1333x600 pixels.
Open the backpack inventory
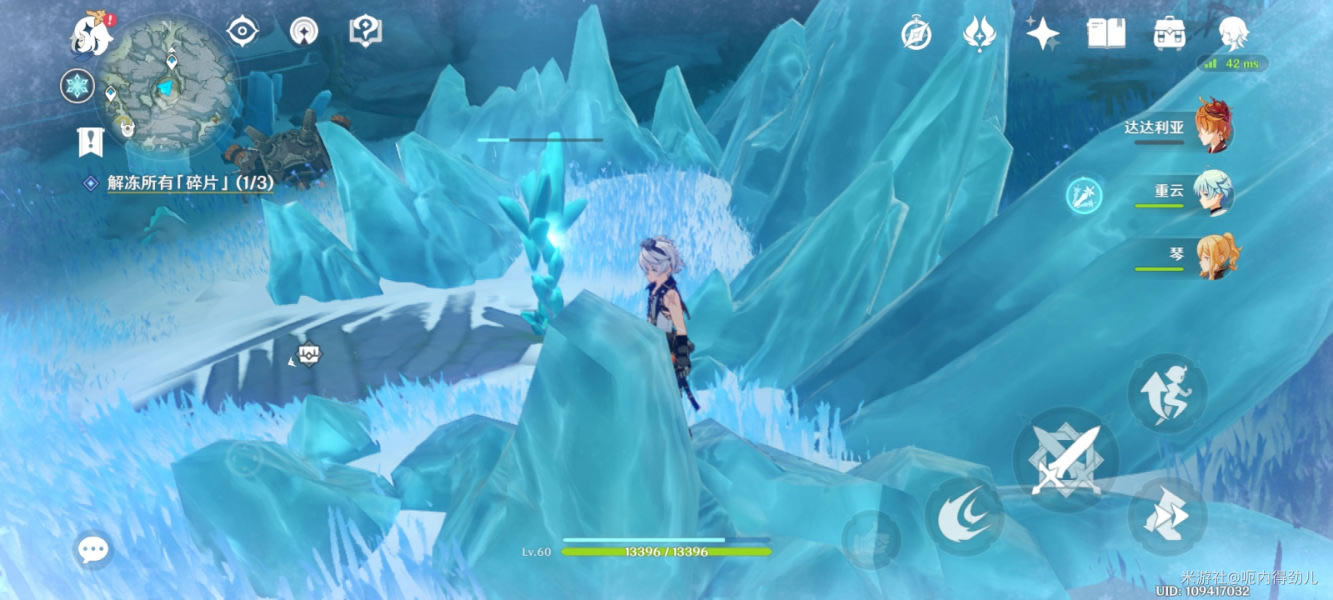(x=1169, y=34)
